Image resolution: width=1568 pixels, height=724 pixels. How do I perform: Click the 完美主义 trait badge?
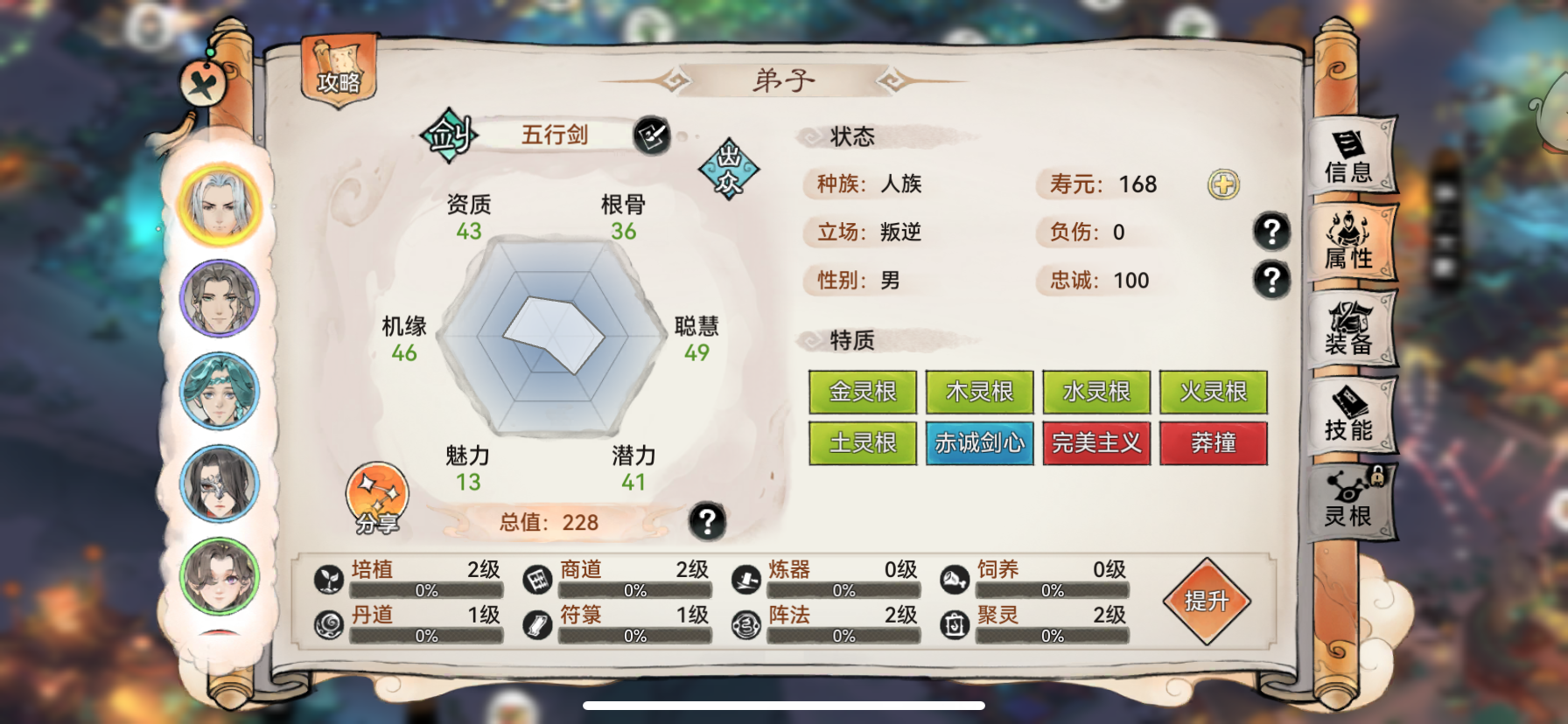point(1095,443)
